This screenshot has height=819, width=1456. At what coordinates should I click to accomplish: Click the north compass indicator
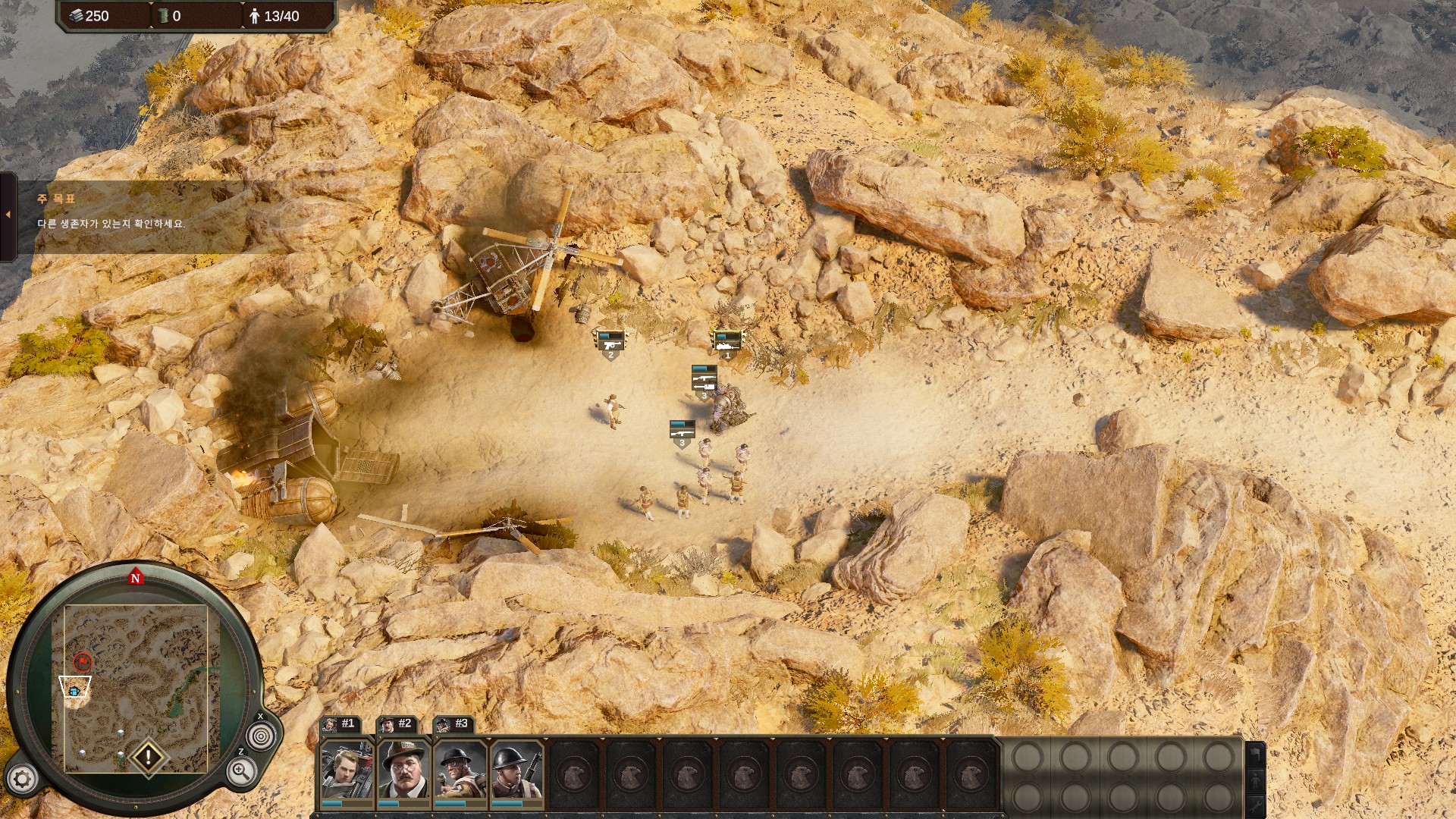pos(136,578)
